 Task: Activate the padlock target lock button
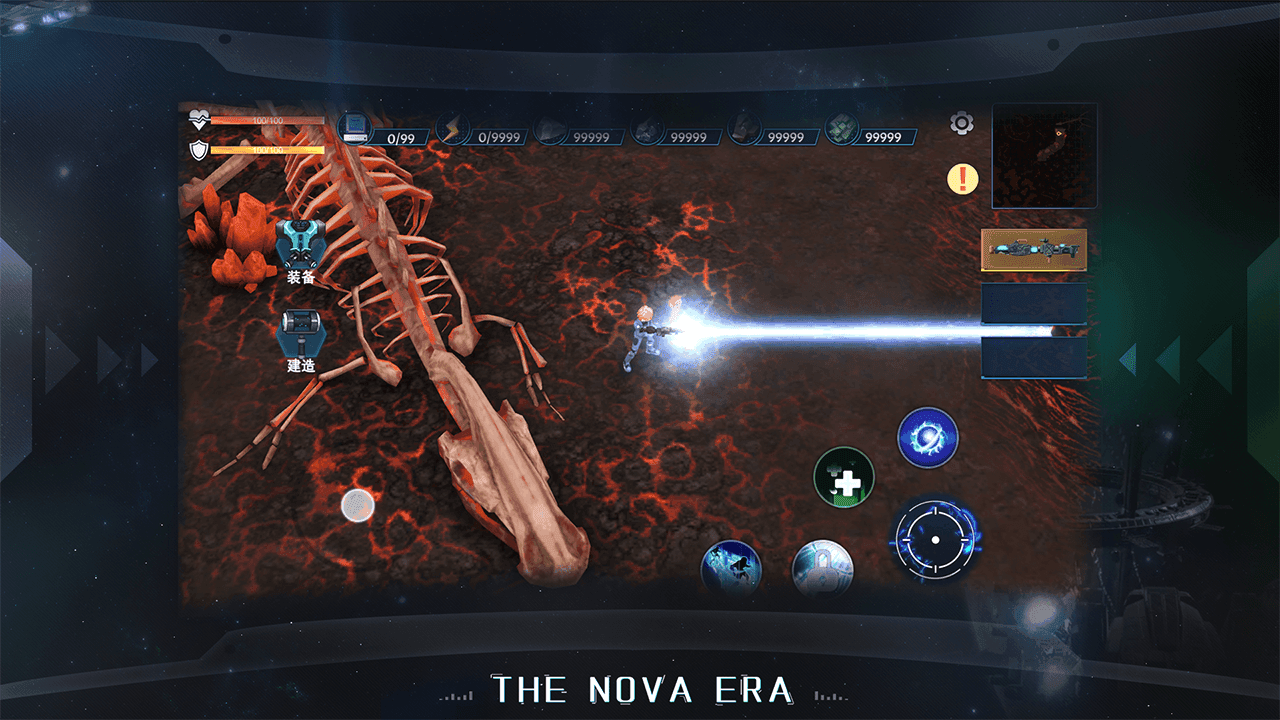click(822, 570)
